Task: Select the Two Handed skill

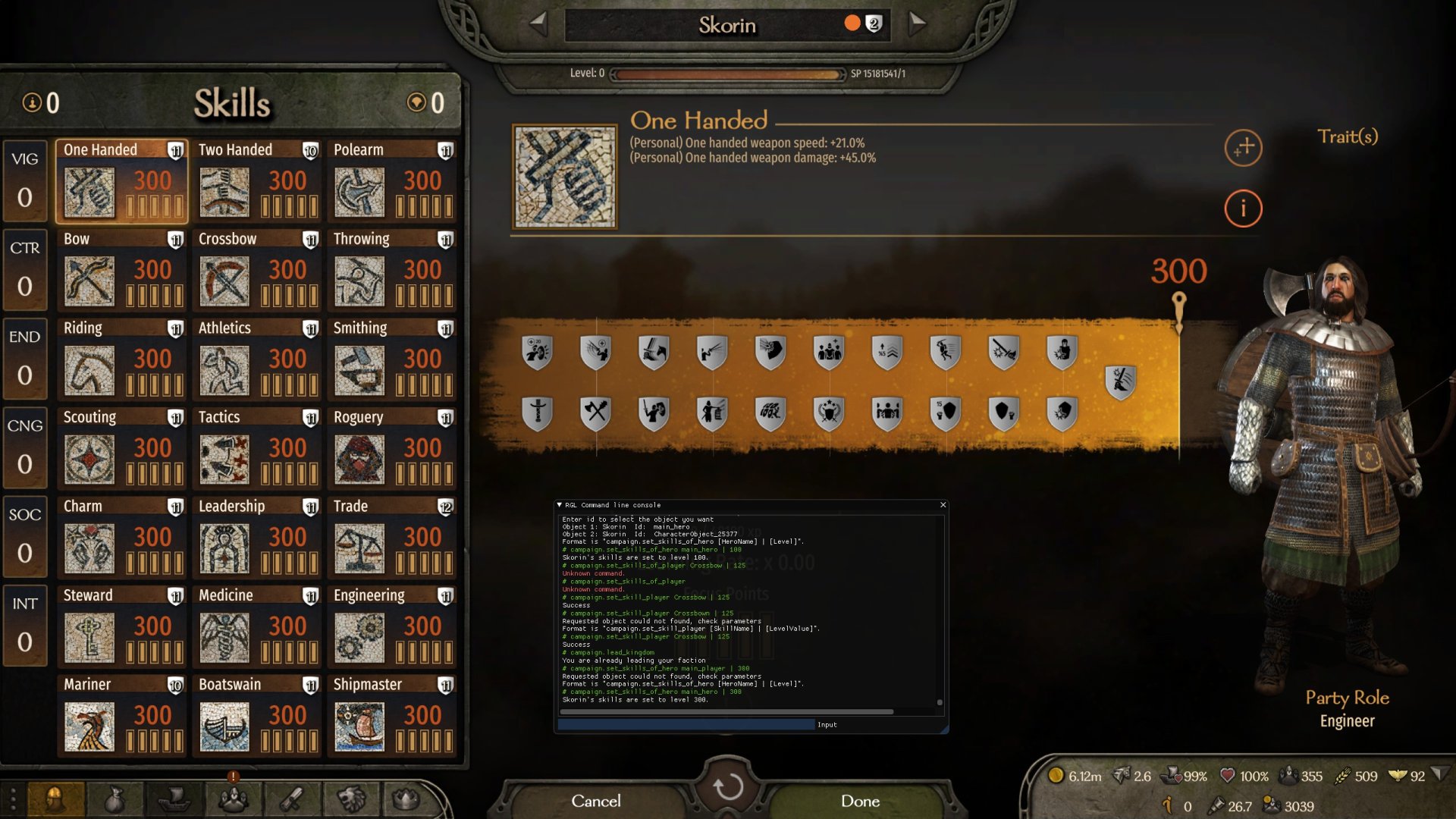Action: pyautogui.click(x=257, y=181)
